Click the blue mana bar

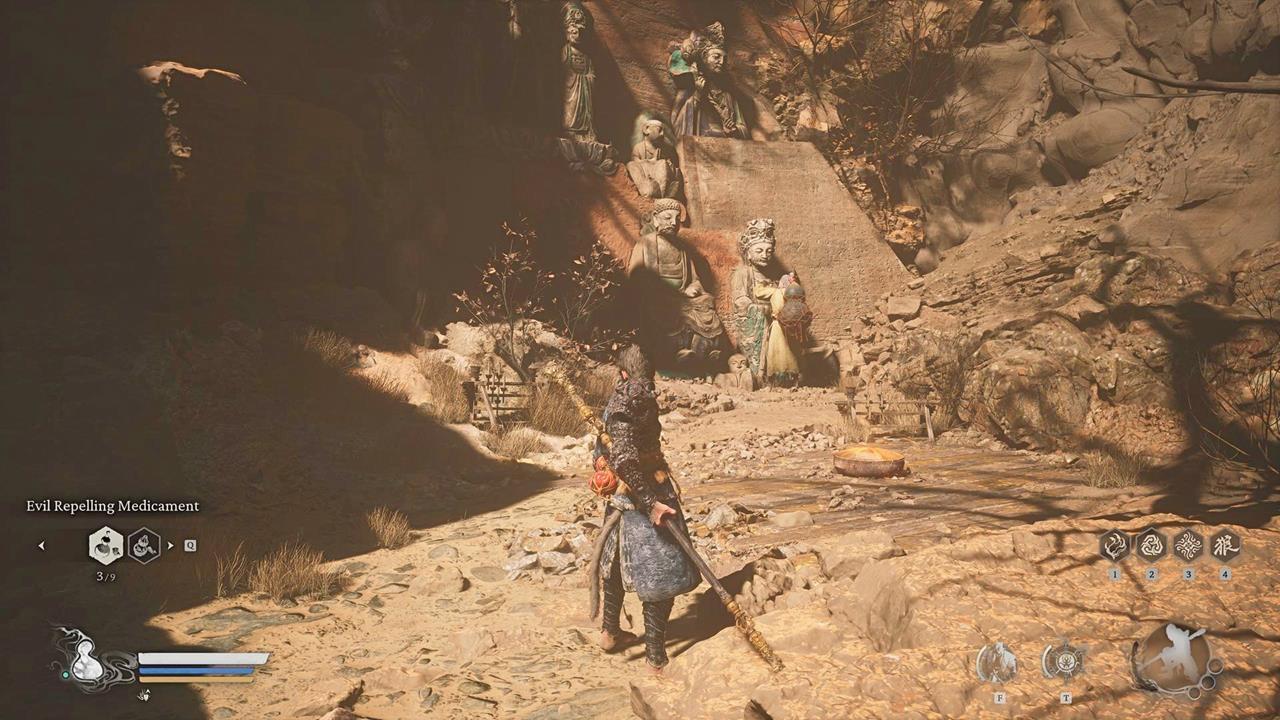195,670
